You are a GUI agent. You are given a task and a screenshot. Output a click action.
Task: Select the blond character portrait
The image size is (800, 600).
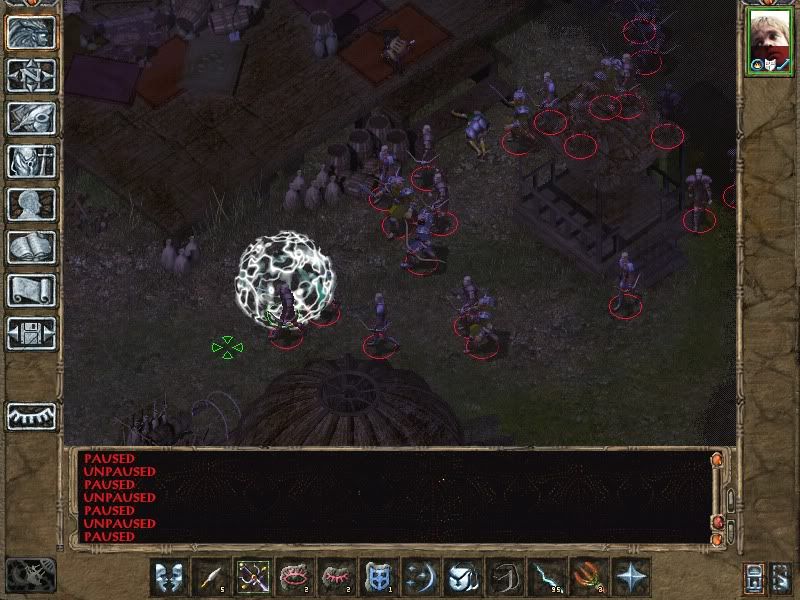[x=769, y=41]
